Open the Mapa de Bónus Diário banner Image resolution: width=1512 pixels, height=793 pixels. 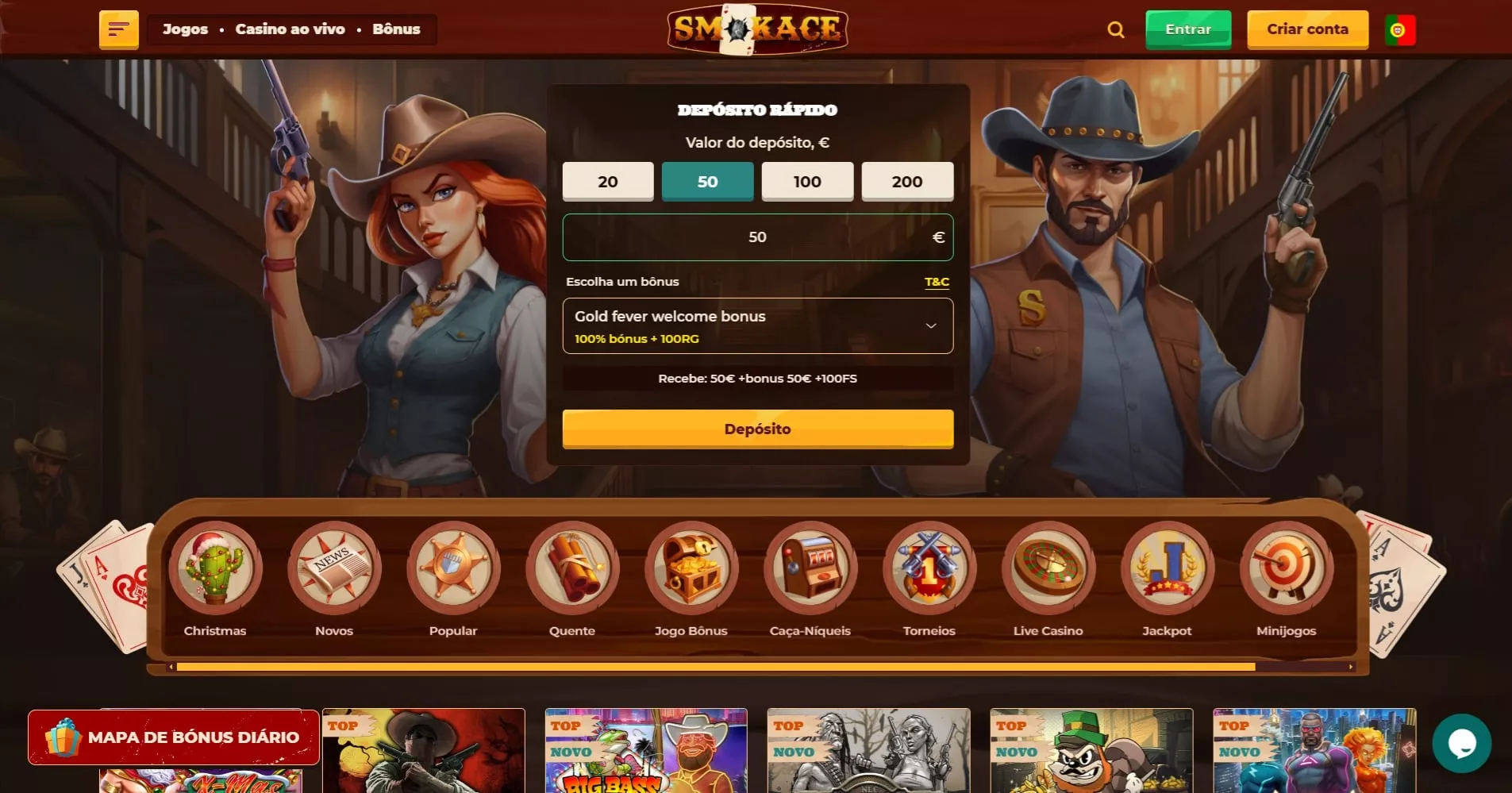[x=174, y=737]
